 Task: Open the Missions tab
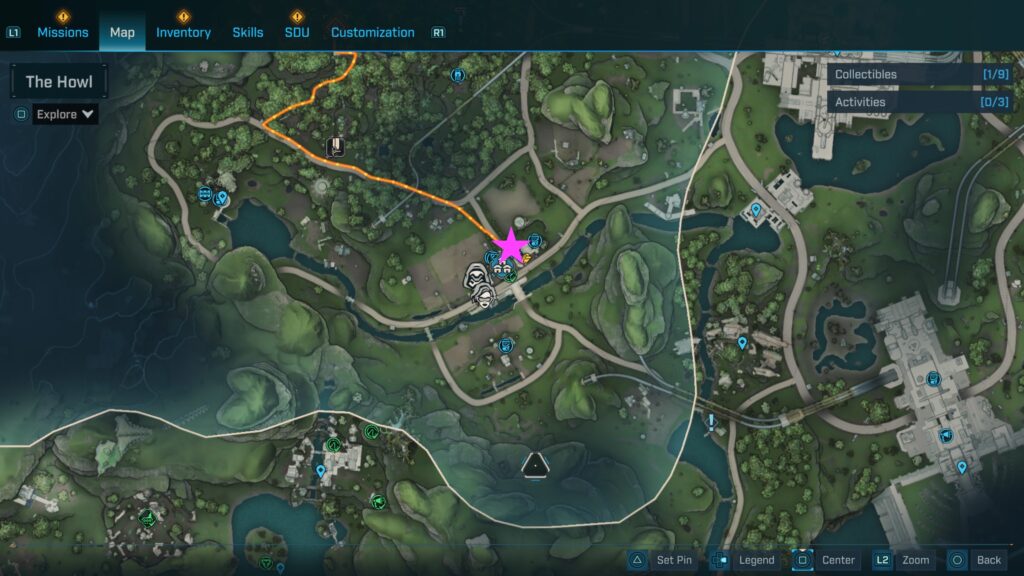pyautogui.click(x=63, y=32)
